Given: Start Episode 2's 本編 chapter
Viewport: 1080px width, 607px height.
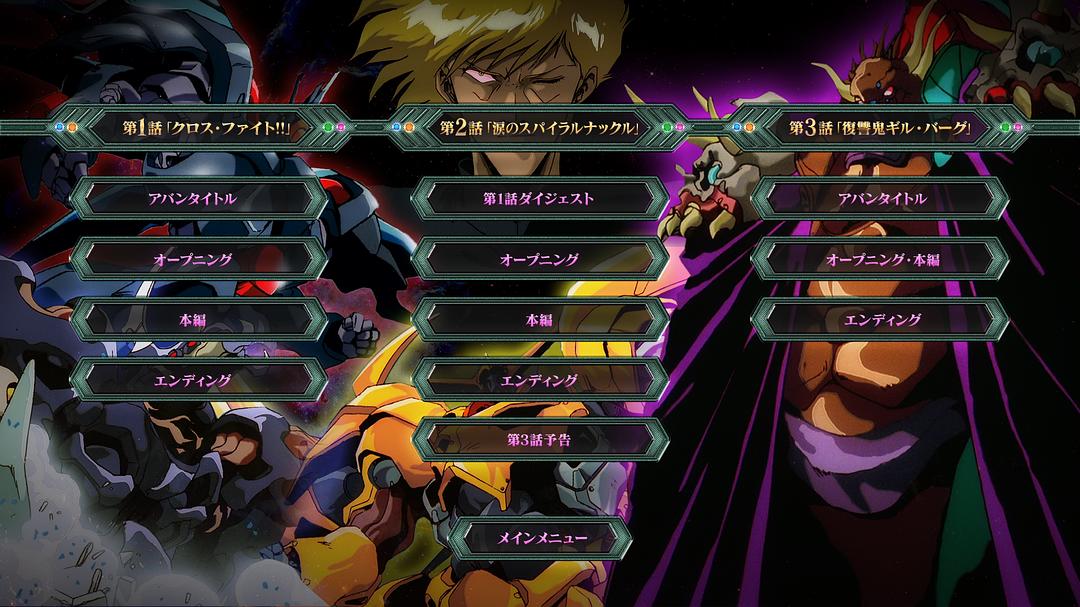Looking at the screenshot, I should 539,320.
